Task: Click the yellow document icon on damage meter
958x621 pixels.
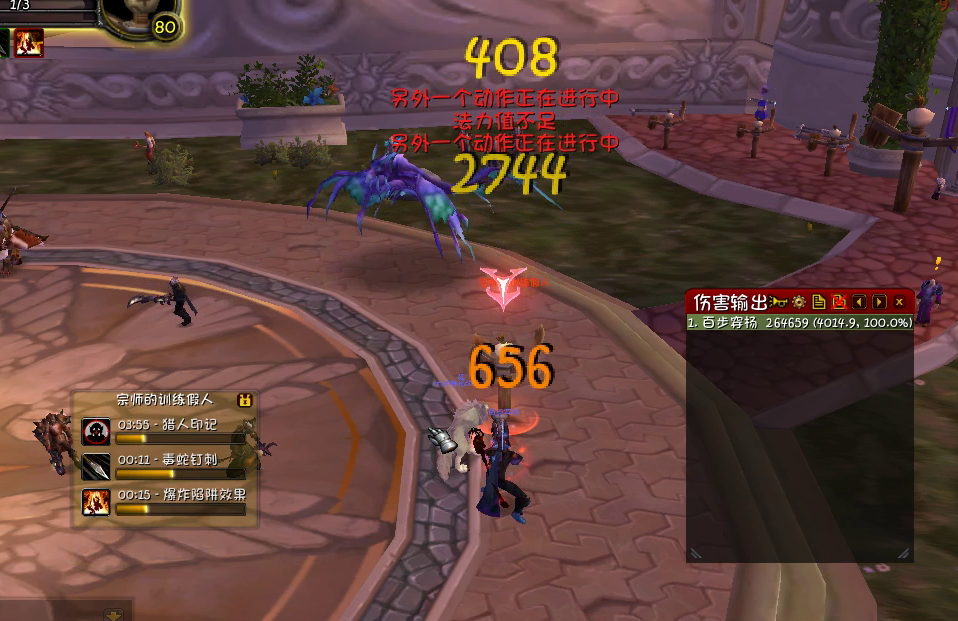Action: click(818, 302)
